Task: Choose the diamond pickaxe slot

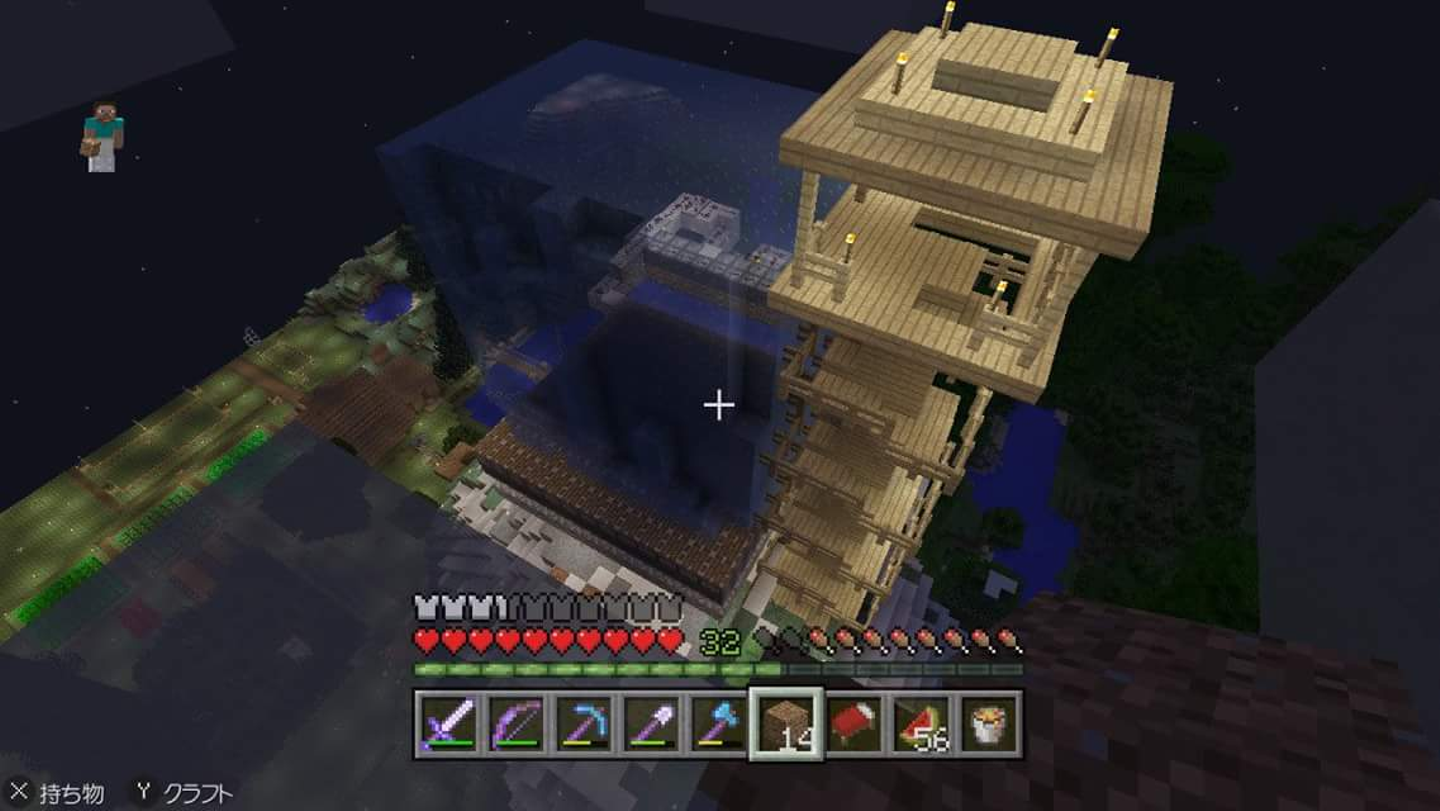Action: (582, 723)
